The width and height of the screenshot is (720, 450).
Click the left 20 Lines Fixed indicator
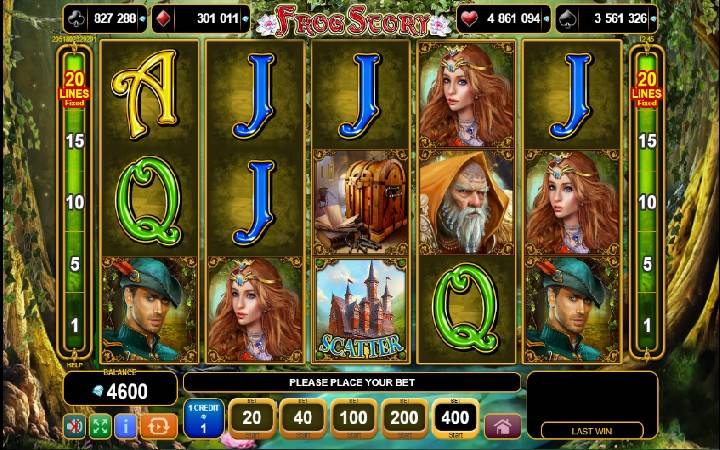(x=73, y=87)
